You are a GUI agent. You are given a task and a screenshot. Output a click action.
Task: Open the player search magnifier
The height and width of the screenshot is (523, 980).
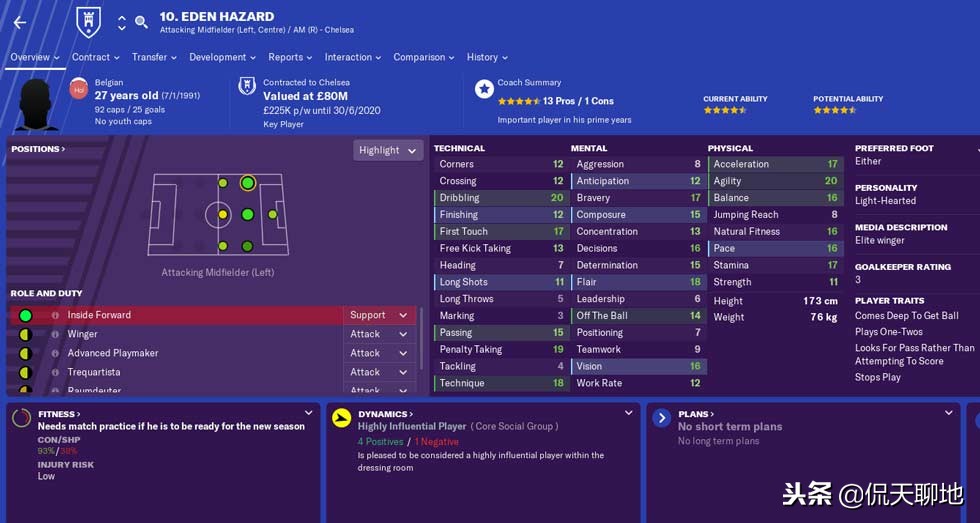point(141,21)
